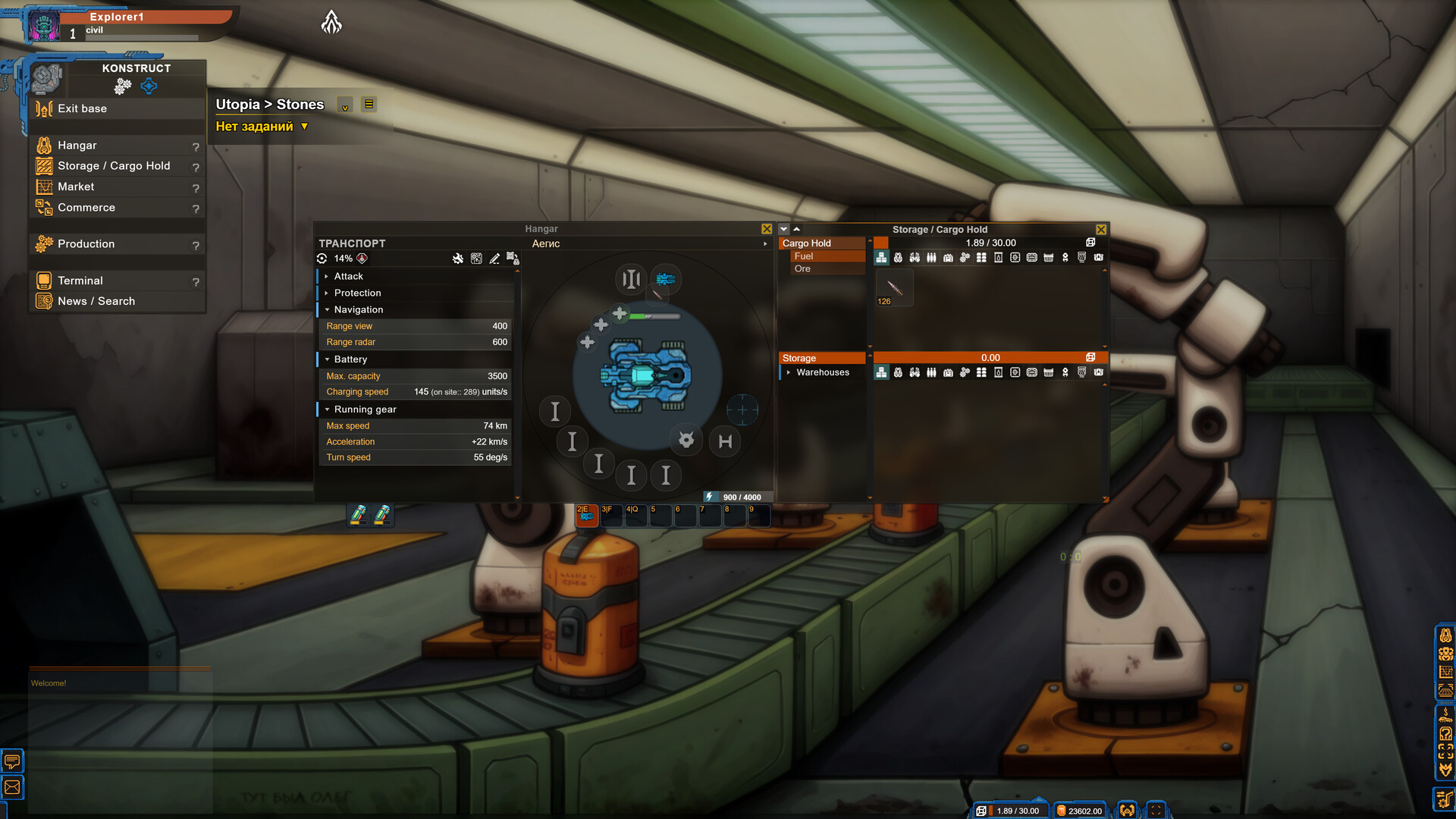Open the Hangar menu entry

click(77, 146)
